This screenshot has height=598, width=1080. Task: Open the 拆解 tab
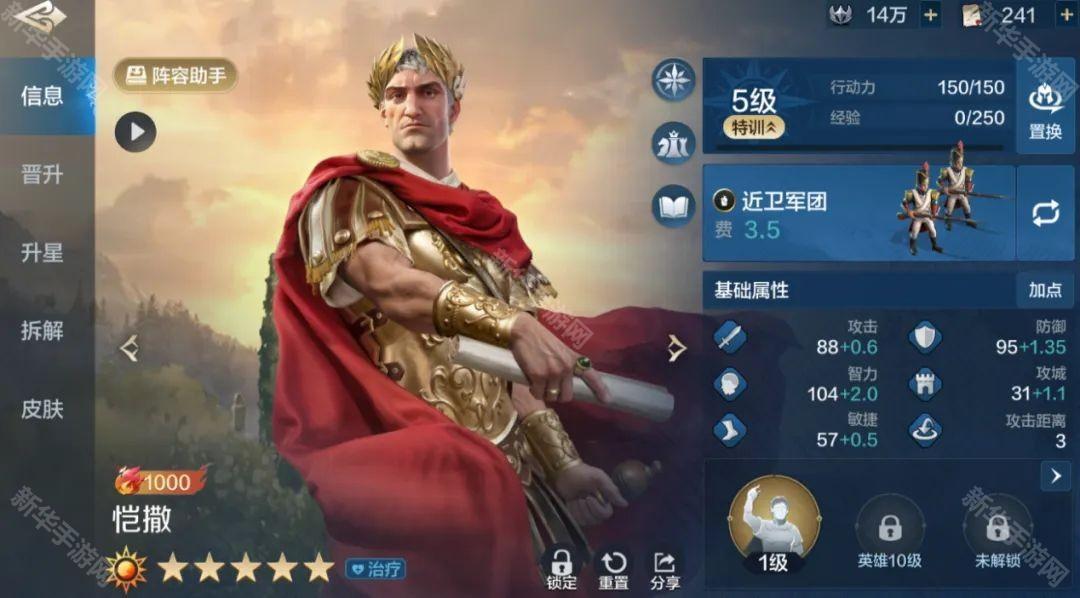tap(42, 330)
